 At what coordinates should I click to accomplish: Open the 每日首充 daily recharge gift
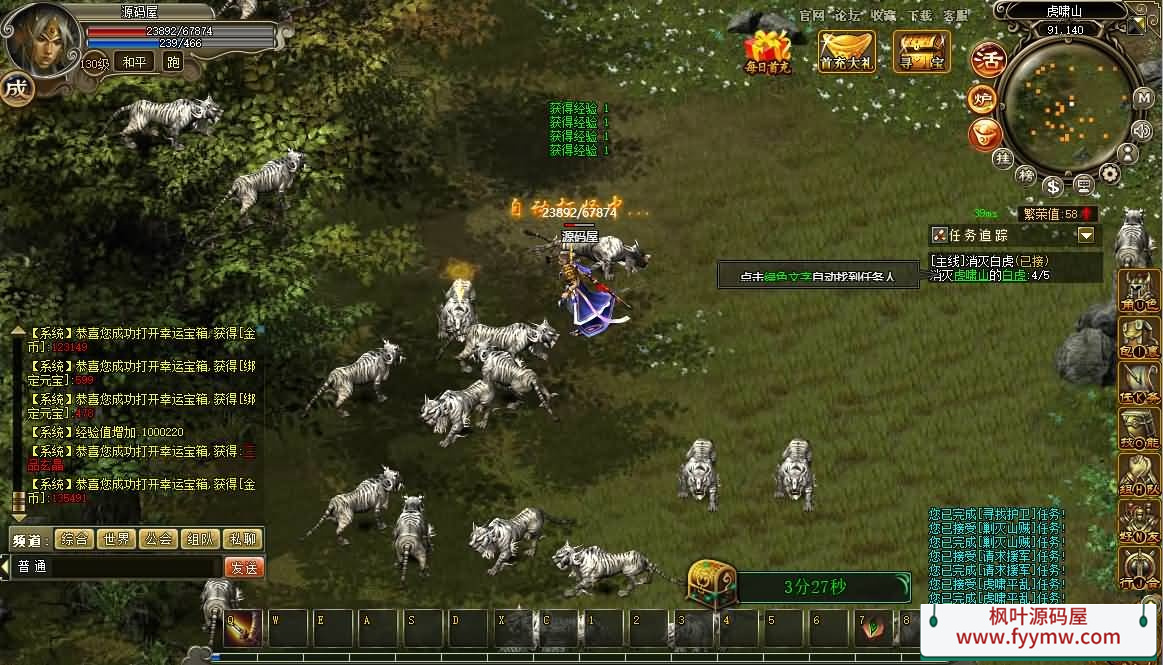767,52
